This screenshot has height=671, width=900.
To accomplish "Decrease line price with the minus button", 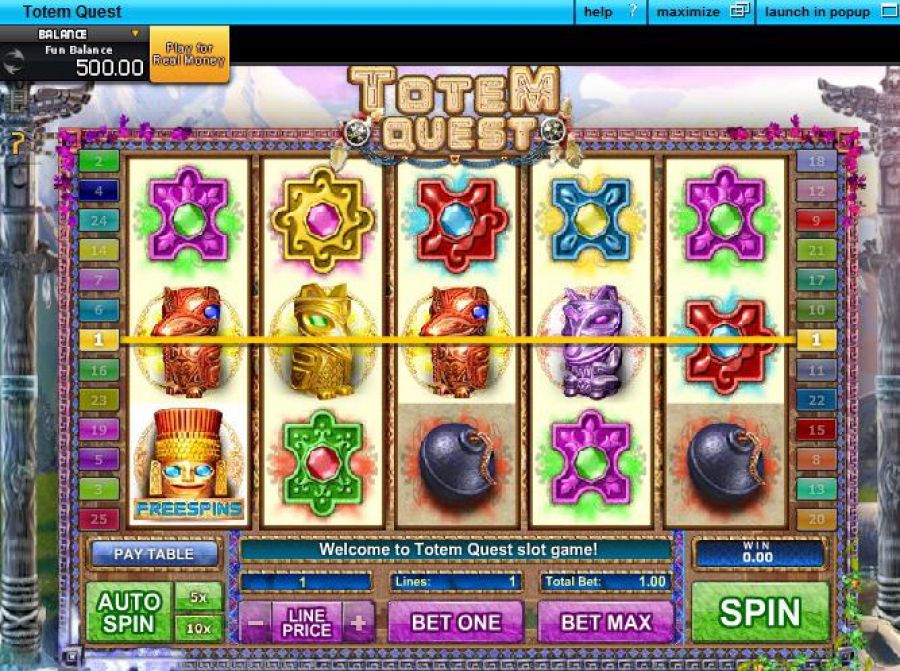I will (x=256, y=622).
